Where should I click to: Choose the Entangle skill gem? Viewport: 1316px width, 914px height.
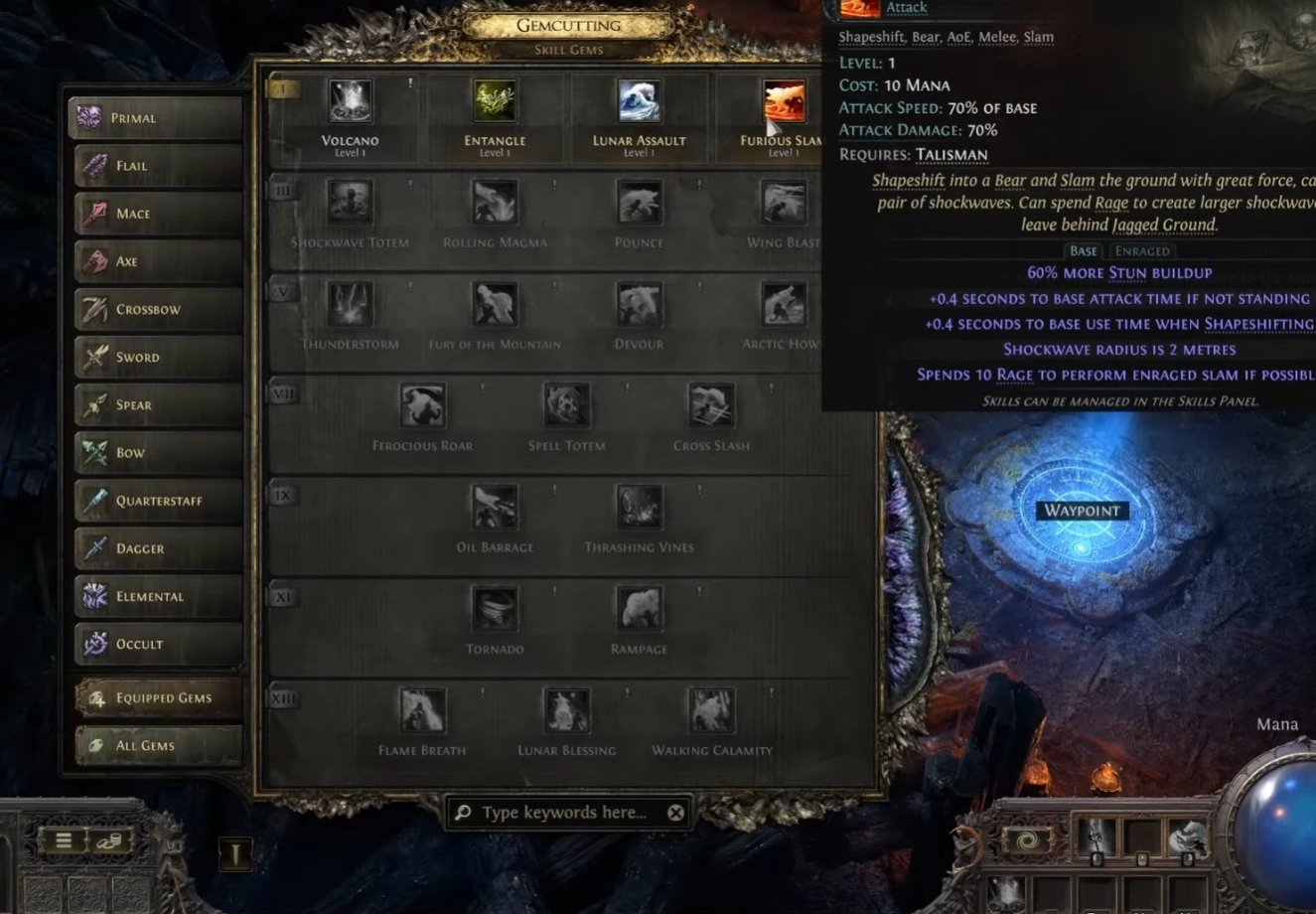[x=495, y=102]
